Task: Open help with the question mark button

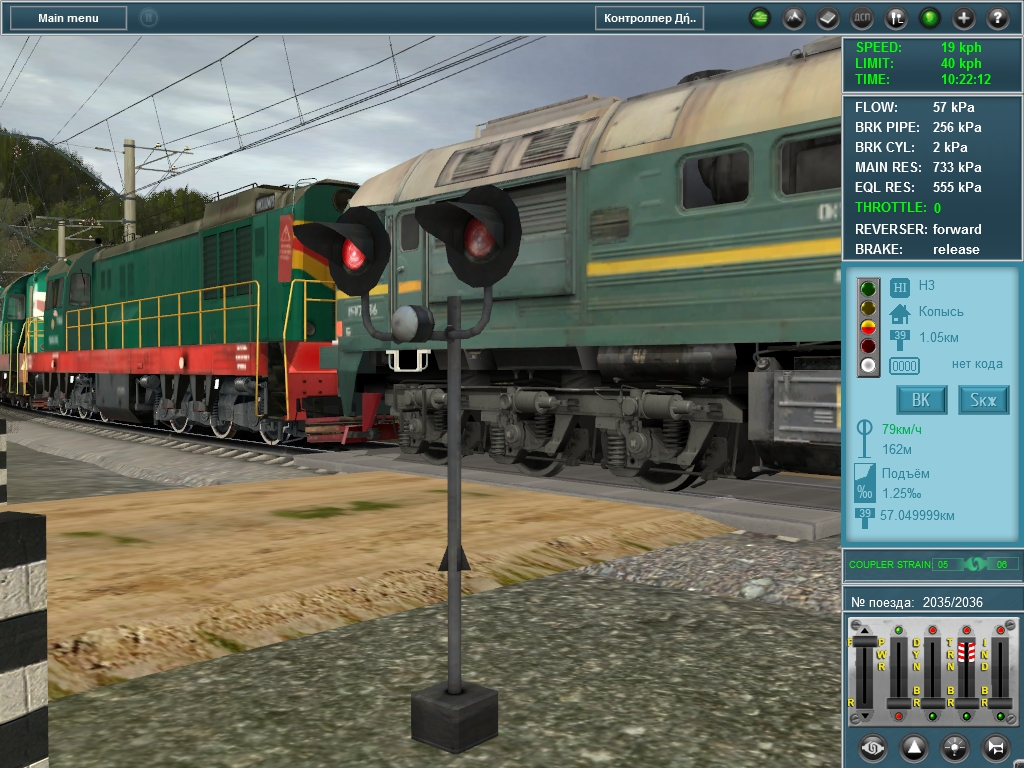Action: point(998,18)
